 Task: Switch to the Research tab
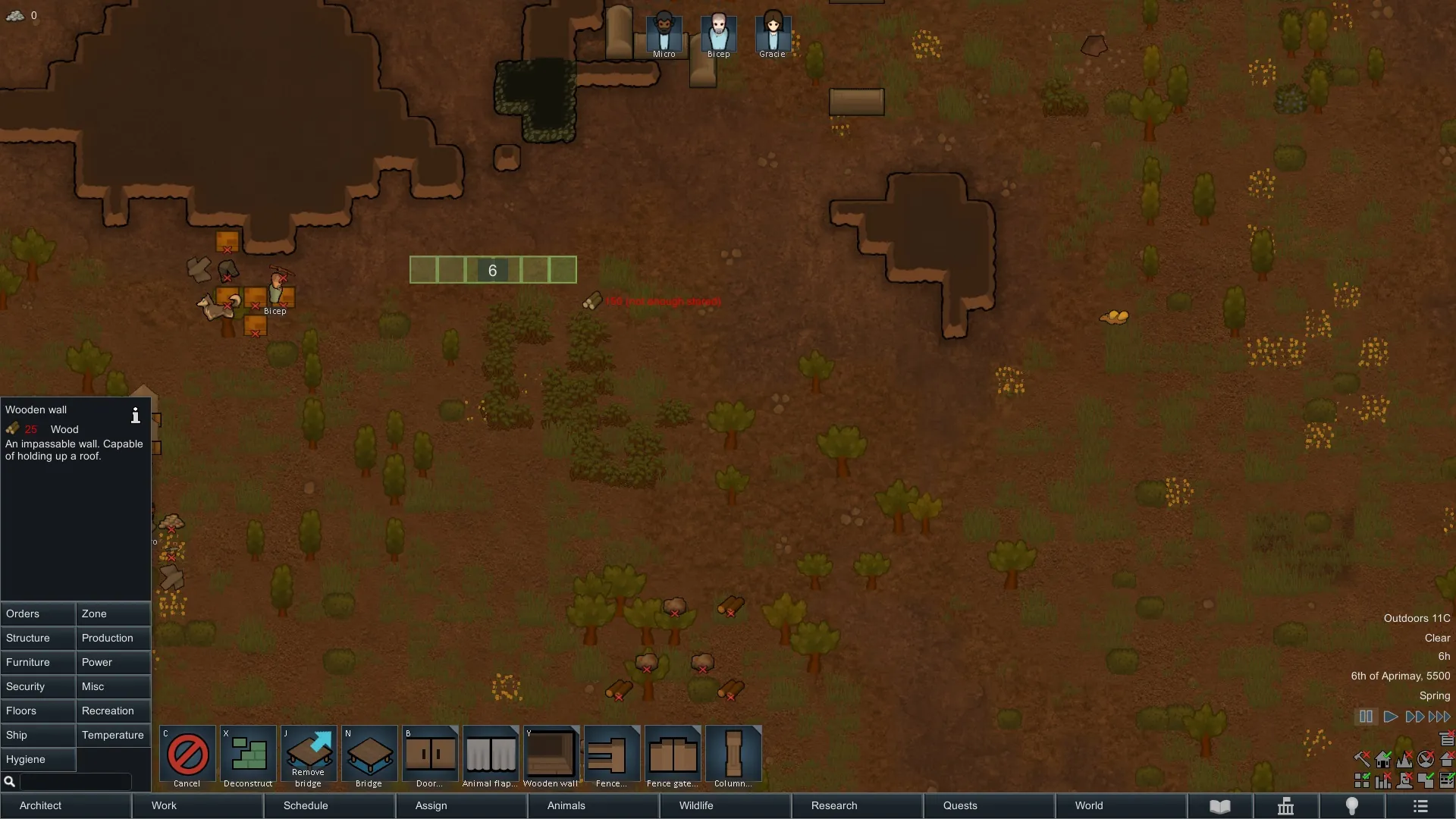tap(857, 805)
